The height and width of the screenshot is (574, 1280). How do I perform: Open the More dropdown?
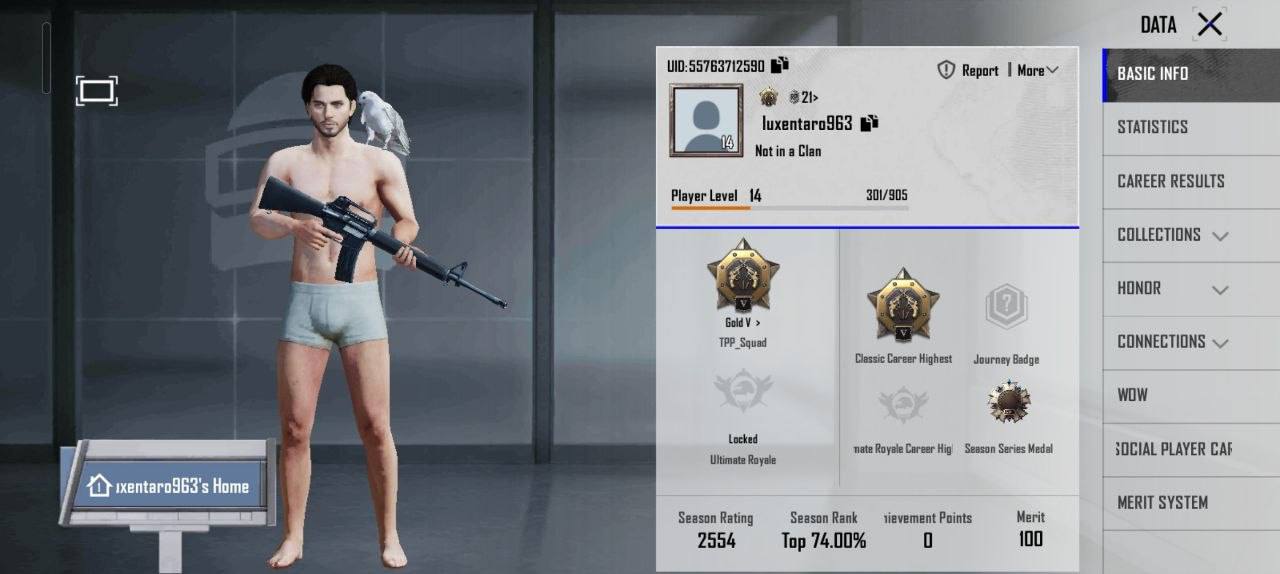click(1037, 70)
